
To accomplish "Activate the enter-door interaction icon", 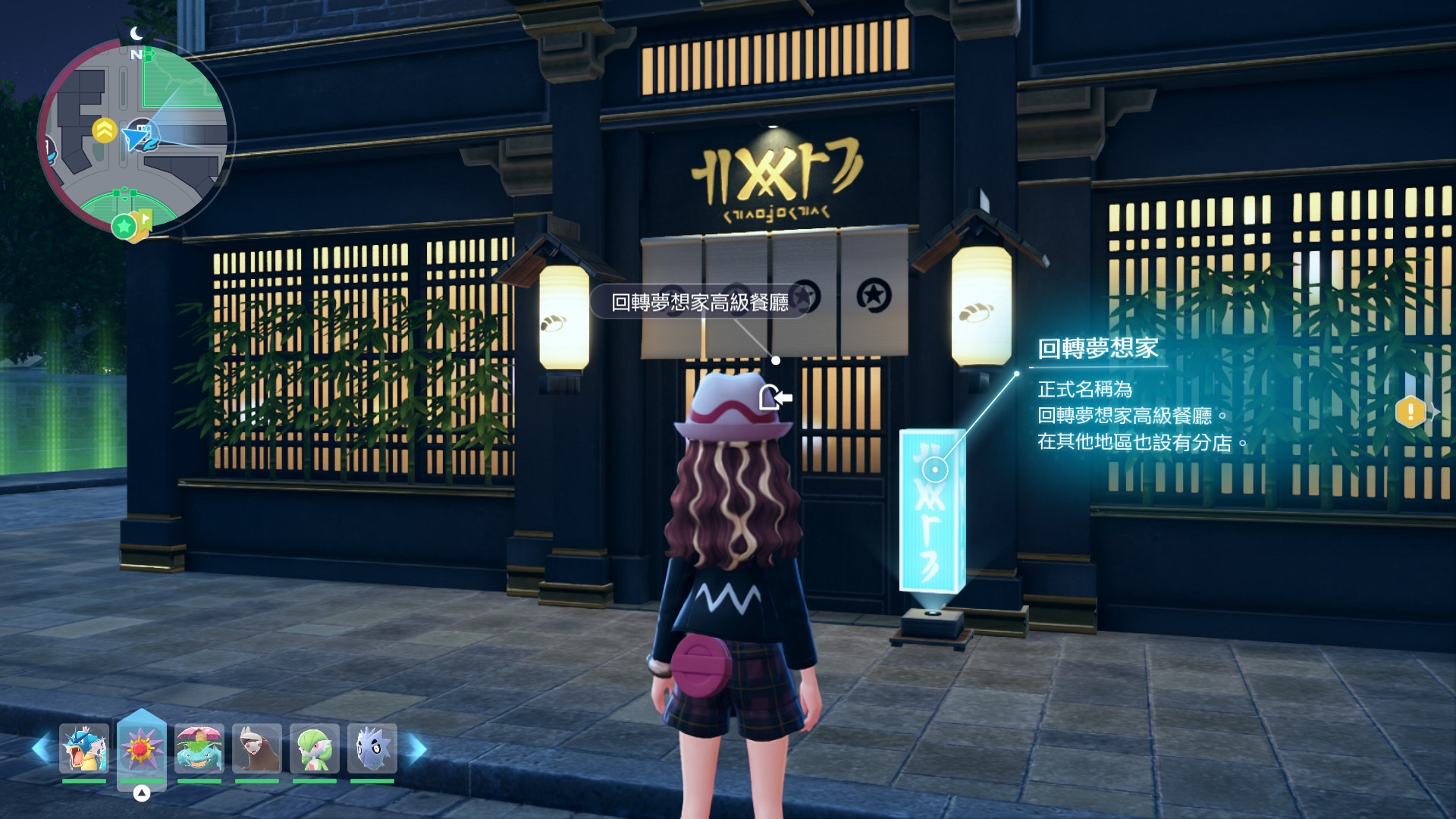I will (x=775, y=397).
